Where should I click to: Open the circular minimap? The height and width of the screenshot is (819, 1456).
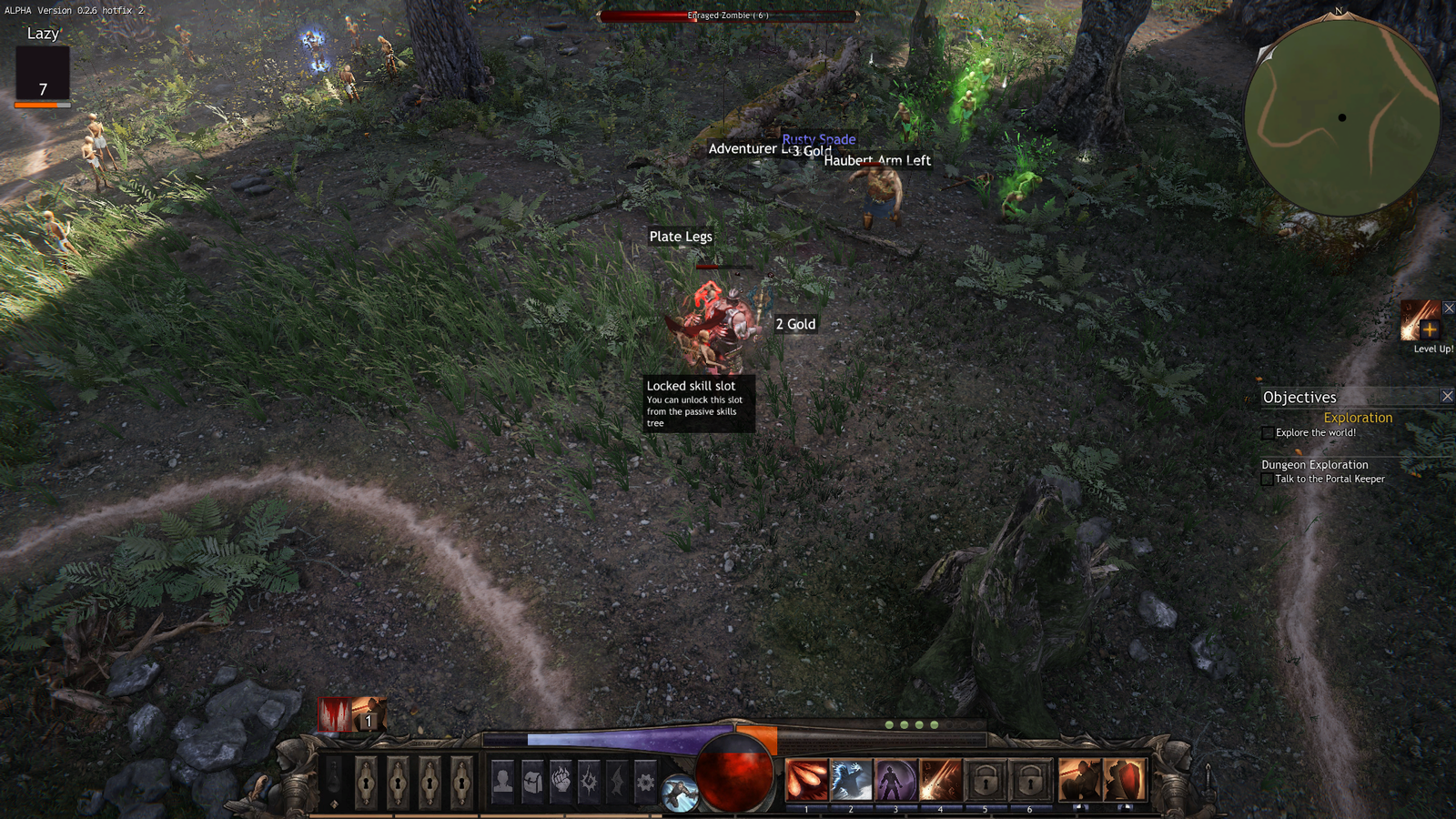coord(1341,117)
